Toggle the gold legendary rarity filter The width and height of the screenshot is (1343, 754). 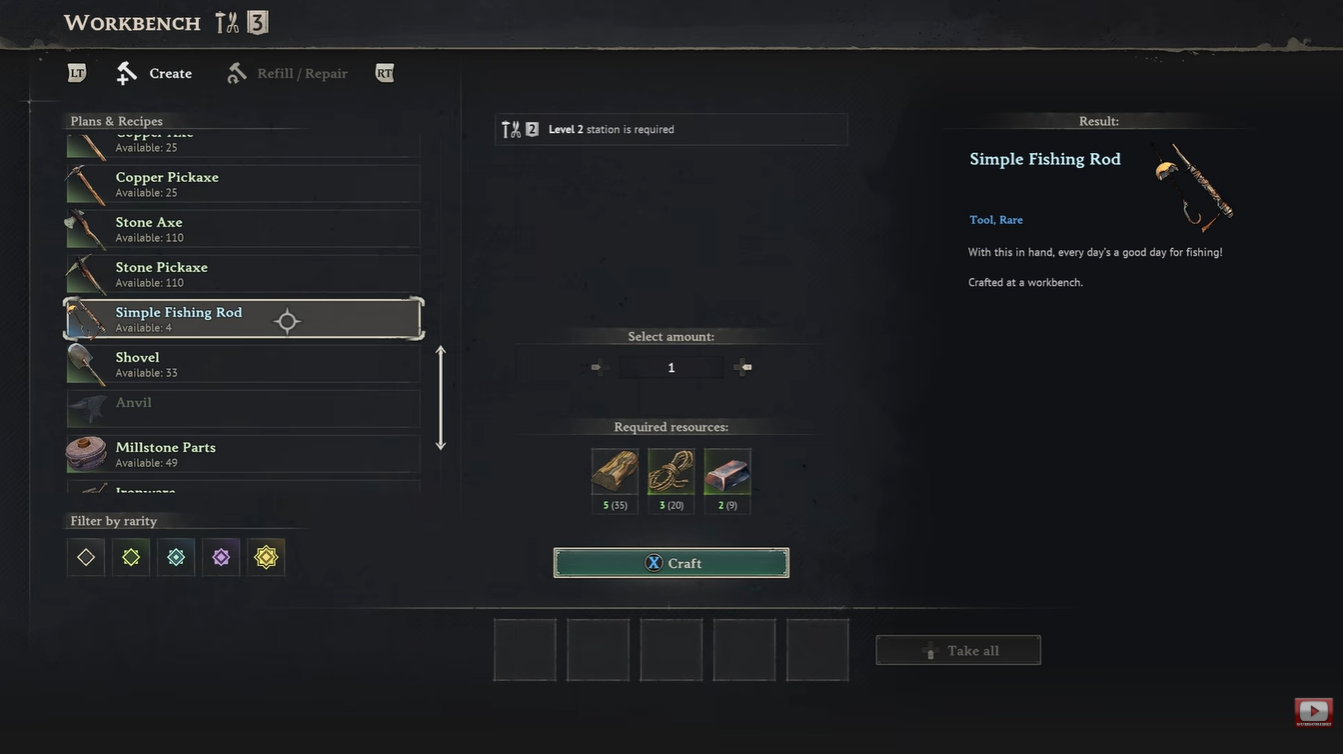[266, 557]
